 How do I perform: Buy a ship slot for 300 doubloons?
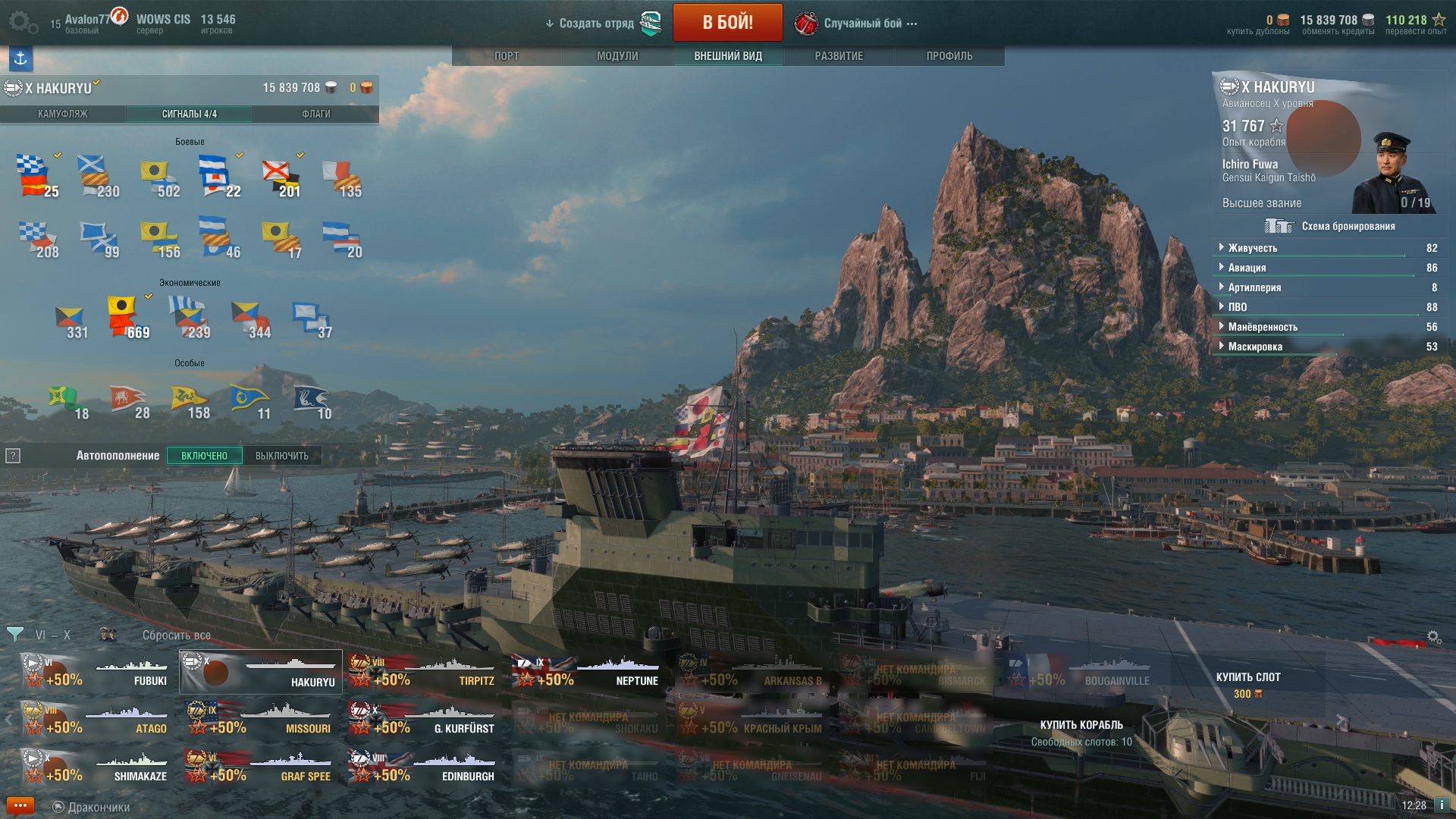[x=1247, y=684]
